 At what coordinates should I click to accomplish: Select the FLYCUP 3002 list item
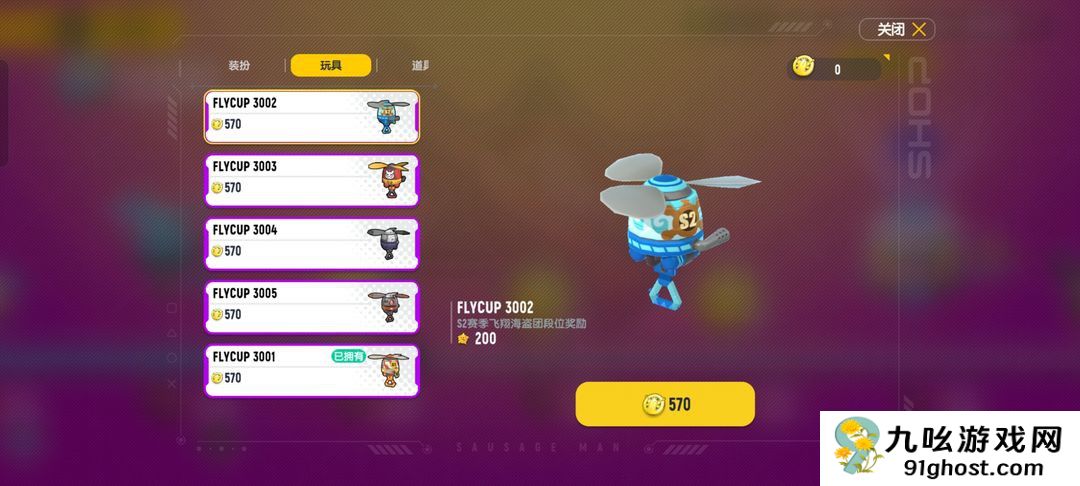coord(312,117)
